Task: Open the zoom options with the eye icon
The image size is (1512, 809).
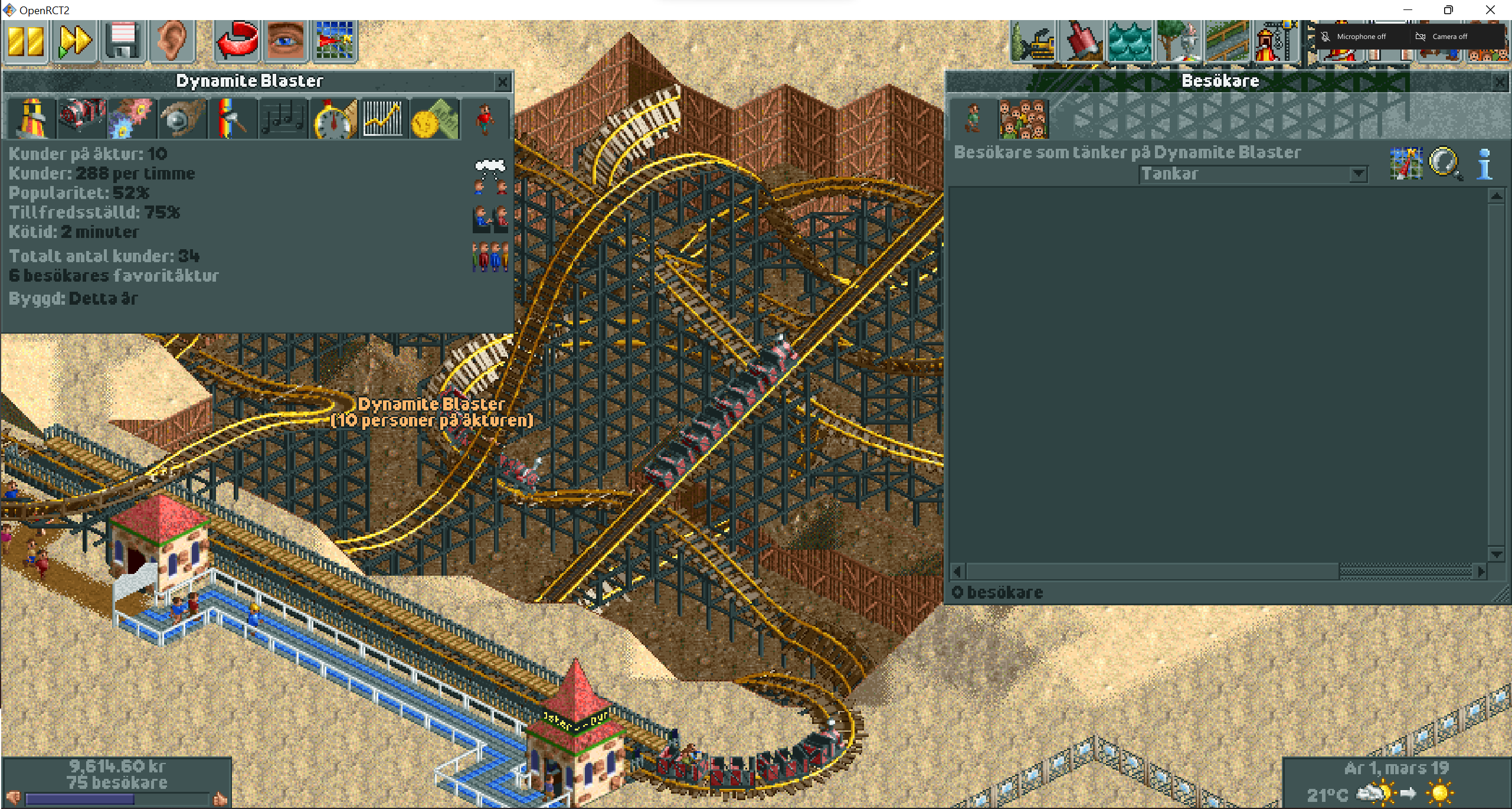Action: coord(285,40)
